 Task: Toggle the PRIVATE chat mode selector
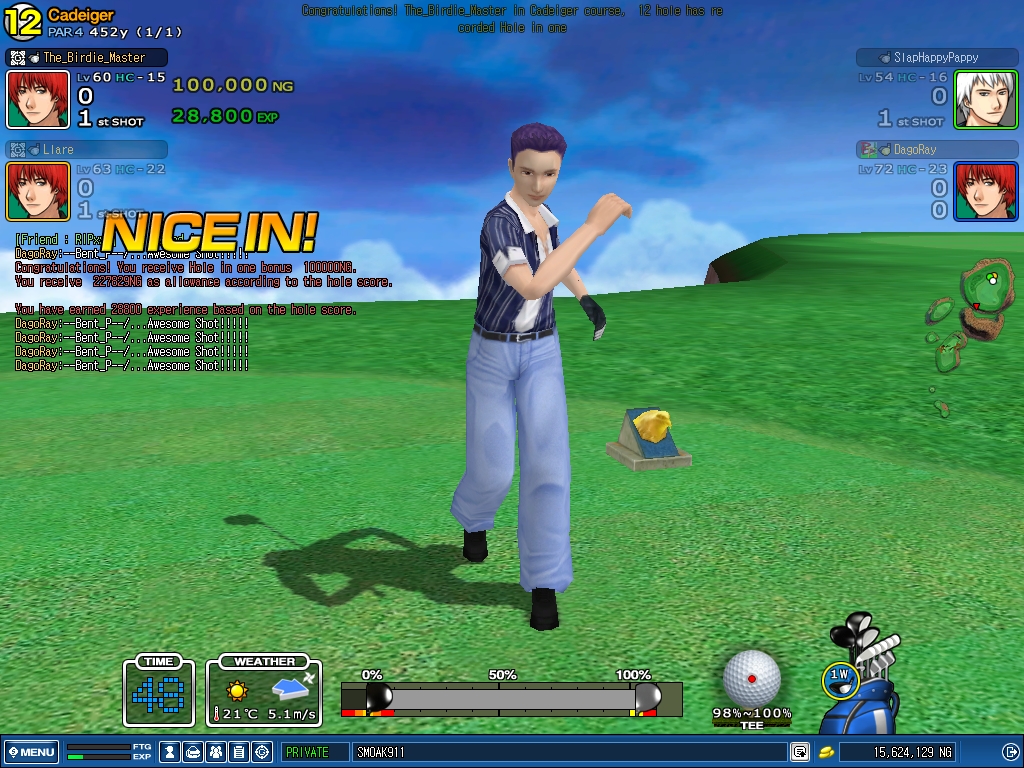coord(314,752)
